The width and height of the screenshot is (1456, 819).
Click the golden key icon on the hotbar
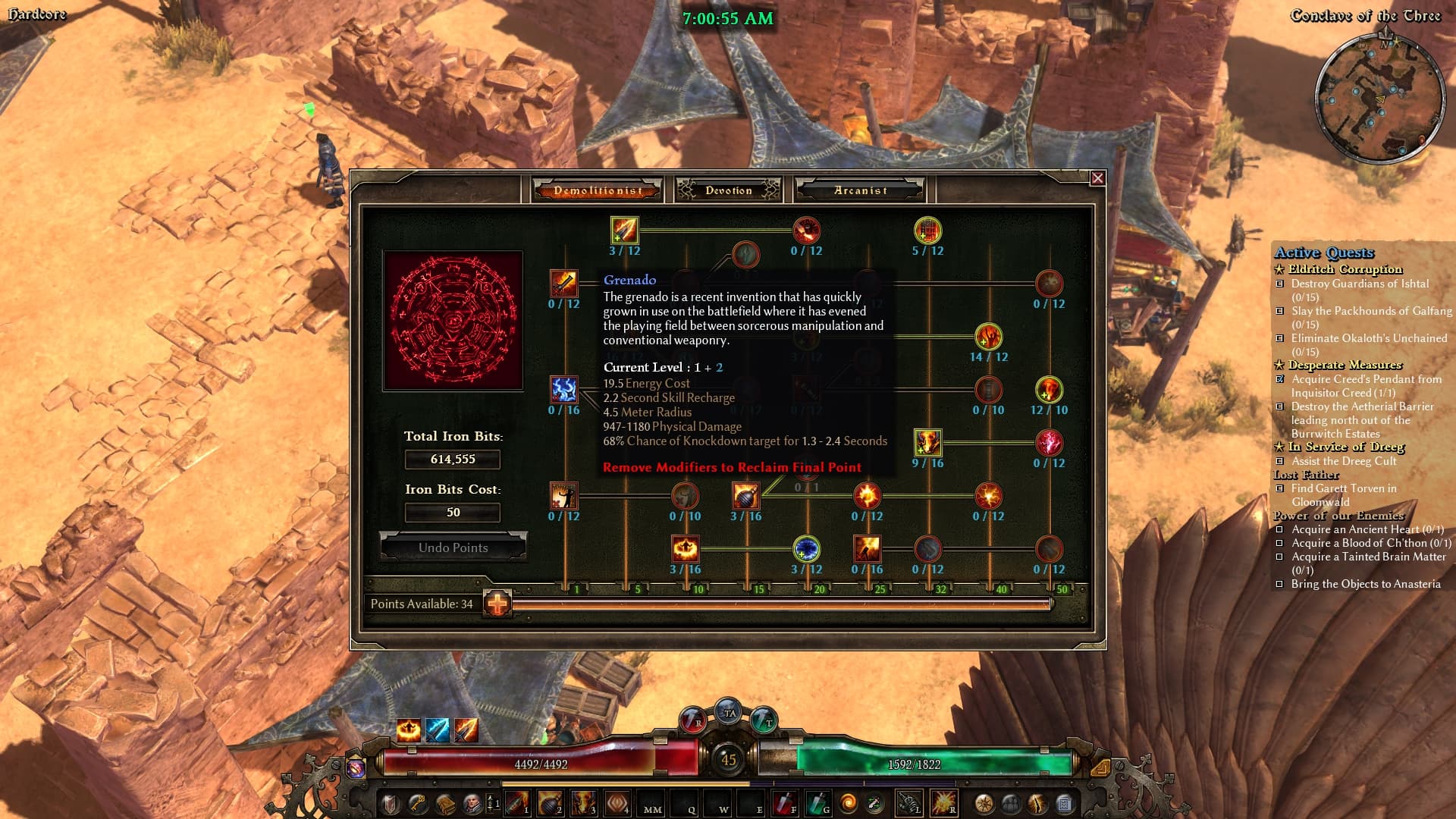coord(417,802)
